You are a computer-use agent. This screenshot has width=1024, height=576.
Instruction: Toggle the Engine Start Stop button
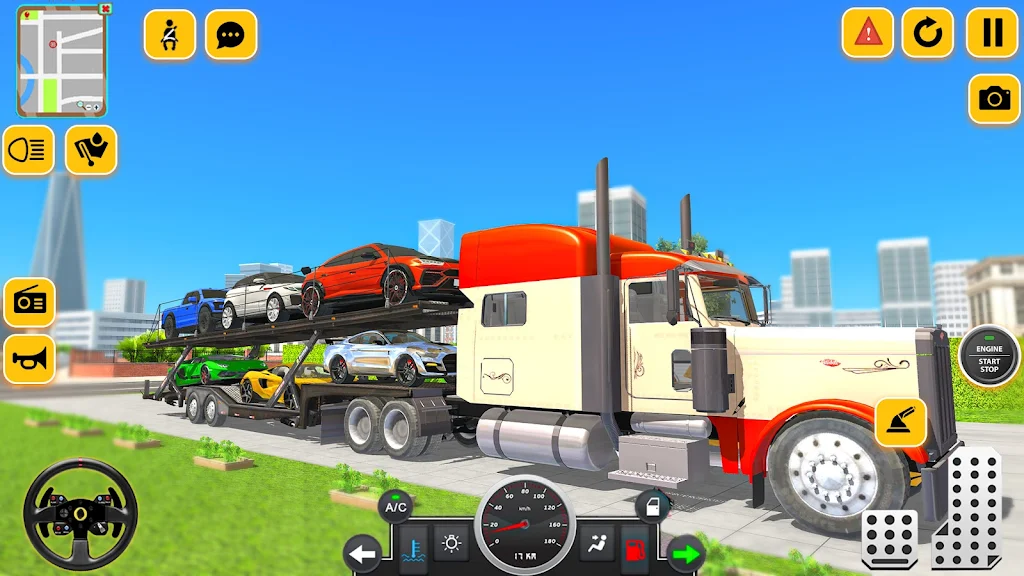coord(989,357)
